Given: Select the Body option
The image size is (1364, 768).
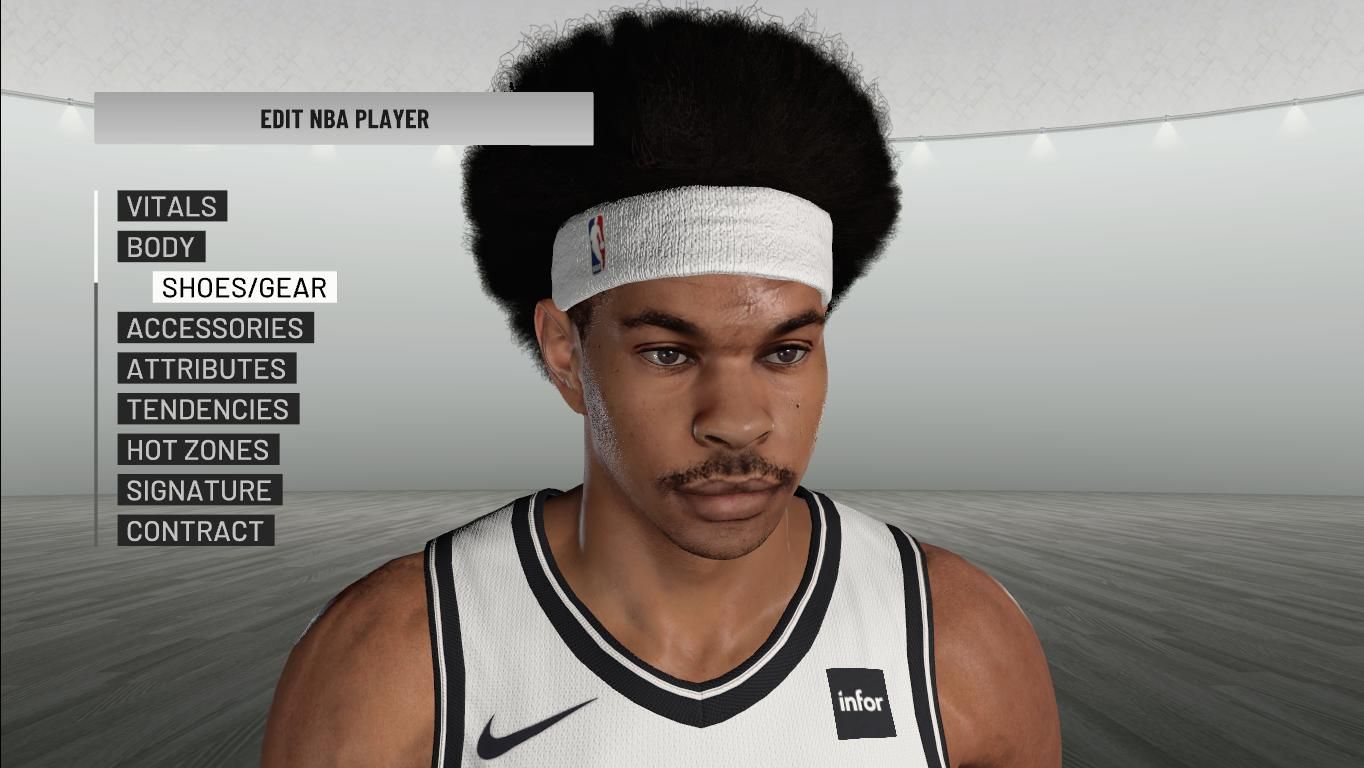Looking at the screenshot, I should coord(161,247).
